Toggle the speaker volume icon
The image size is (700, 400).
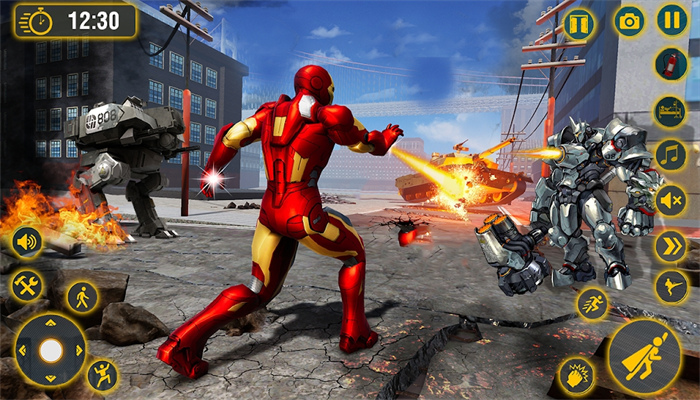point(27,242)
